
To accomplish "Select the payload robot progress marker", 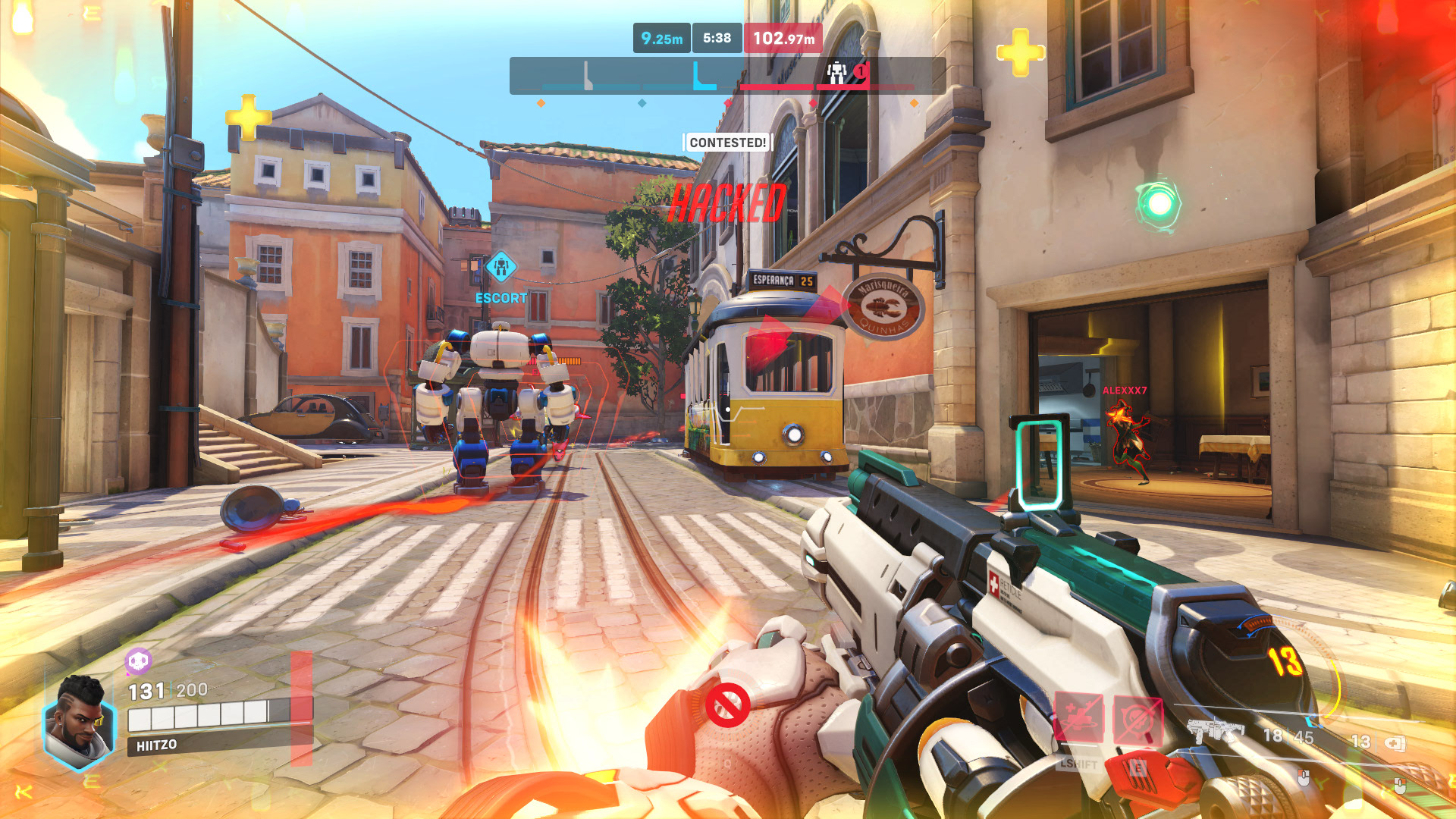I will pos(837,73).
